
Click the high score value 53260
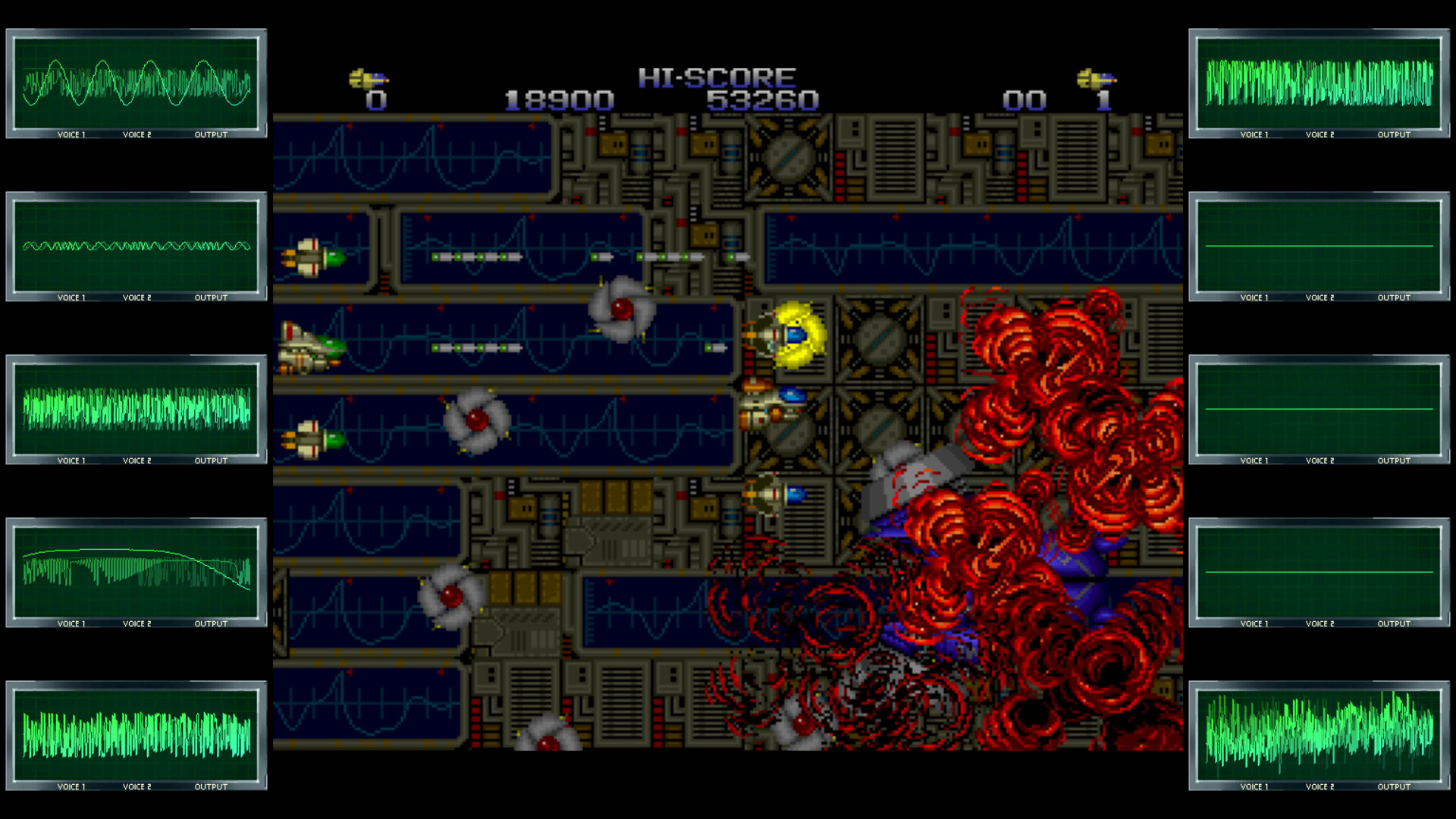coord(762,99)
